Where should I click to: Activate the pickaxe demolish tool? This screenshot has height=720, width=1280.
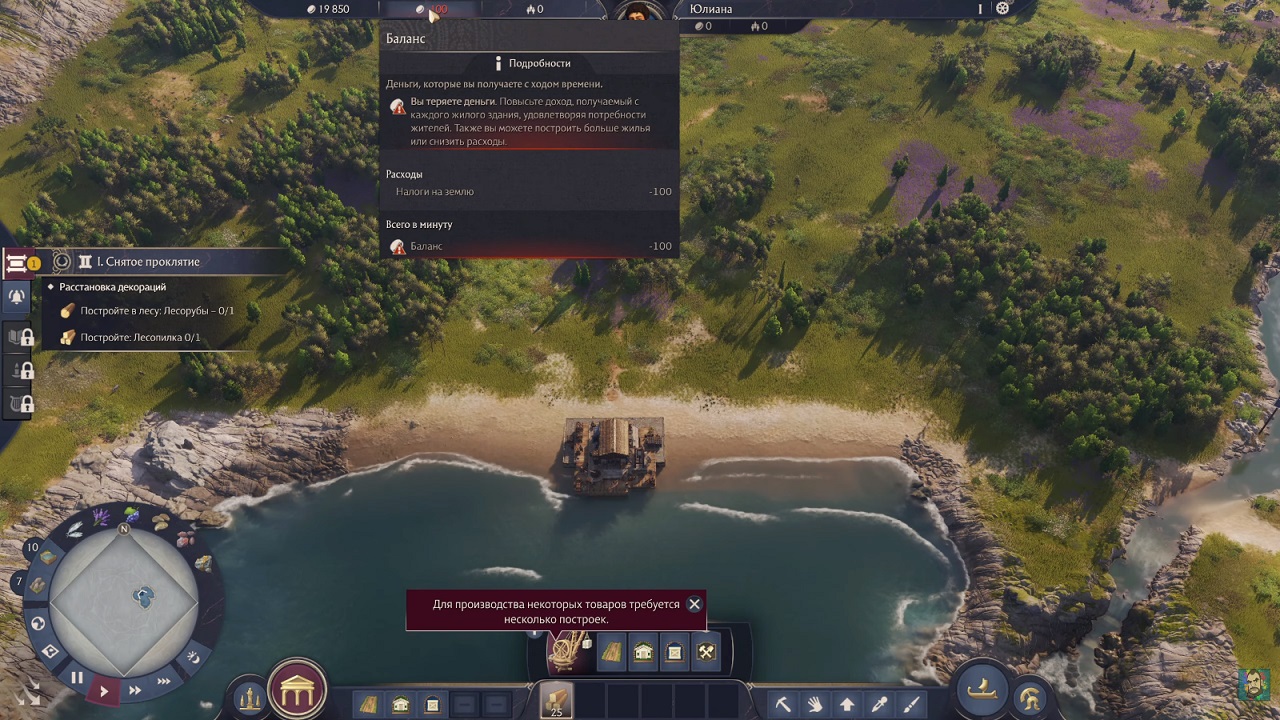point(783,704)
